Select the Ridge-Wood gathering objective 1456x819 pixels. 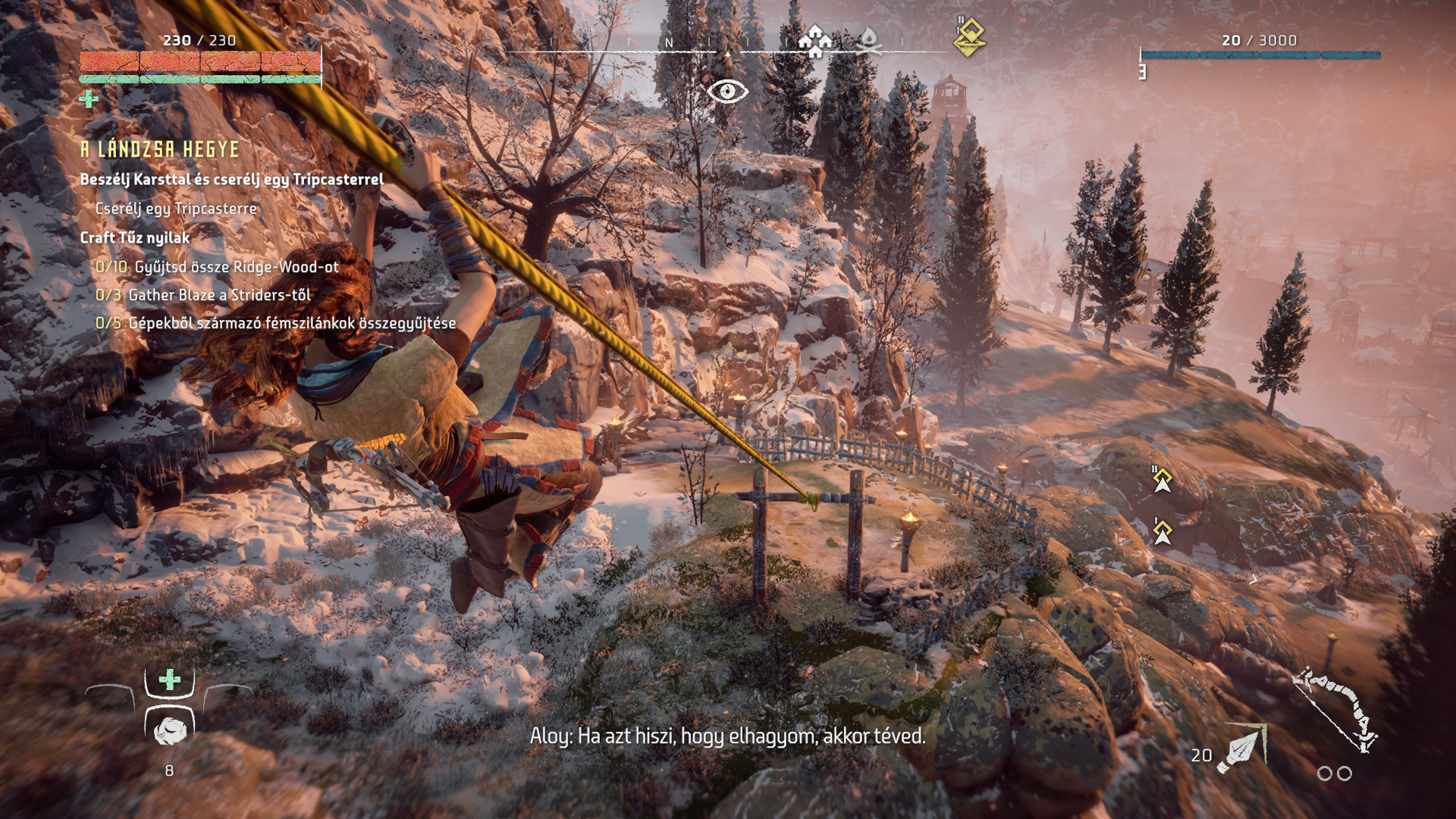[217, 267]
